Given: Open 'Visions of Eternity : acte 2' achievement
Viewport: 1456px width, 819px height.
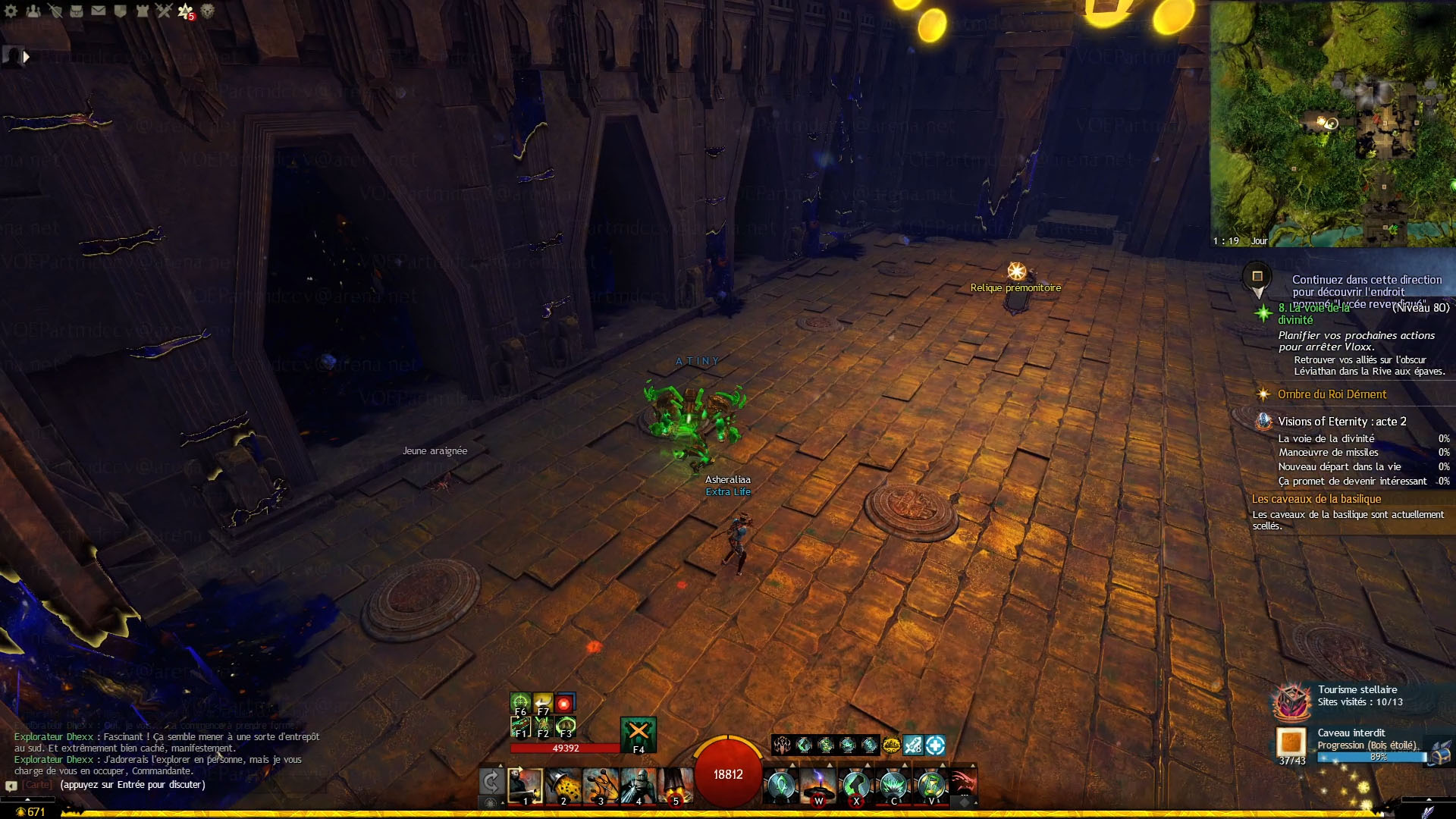Looking at the screenshot, I should 1341,422.
